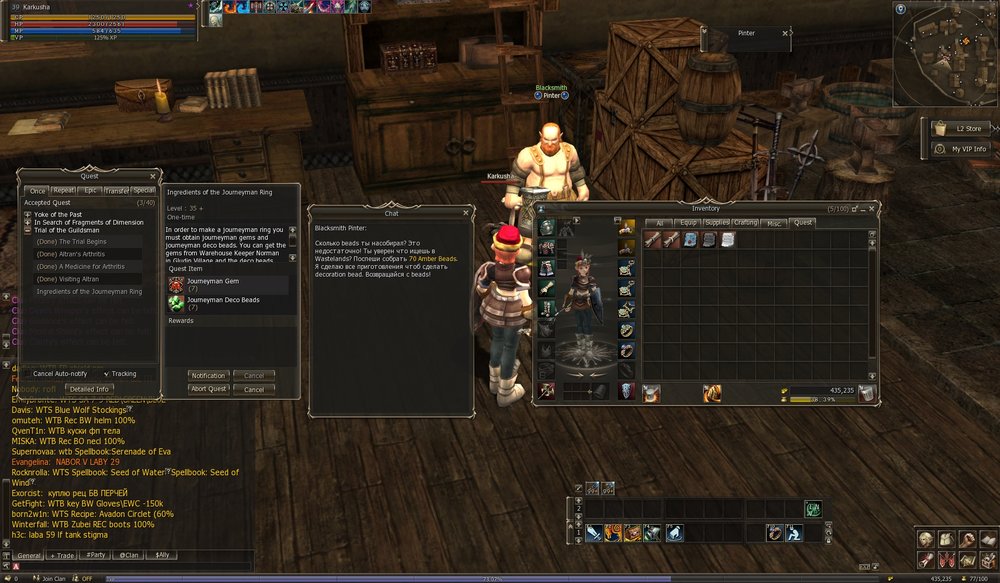Screen dimensions: 1000x583
Task: Open the inventory trash bin
Action: [867, 392]
